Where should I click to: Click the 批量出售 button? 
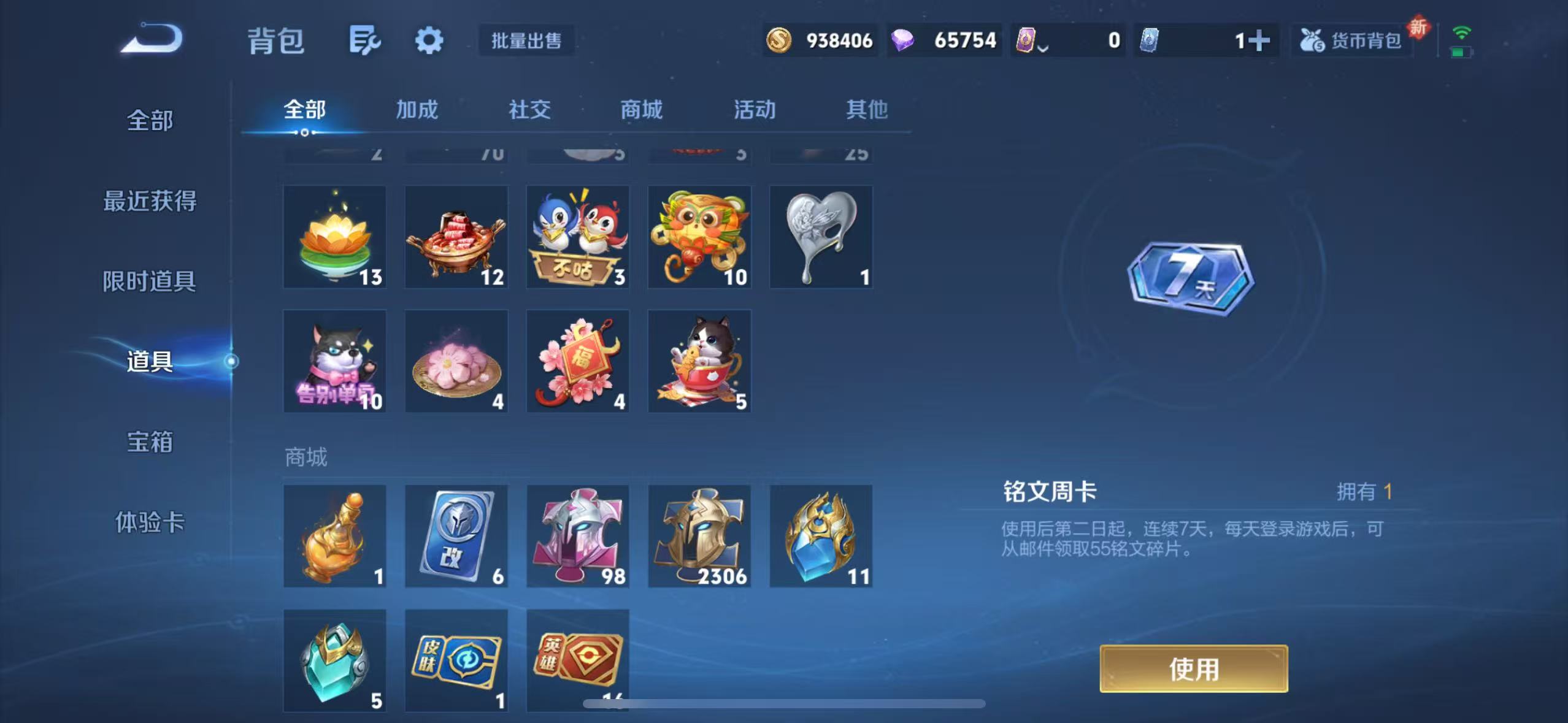coord(526,39)
